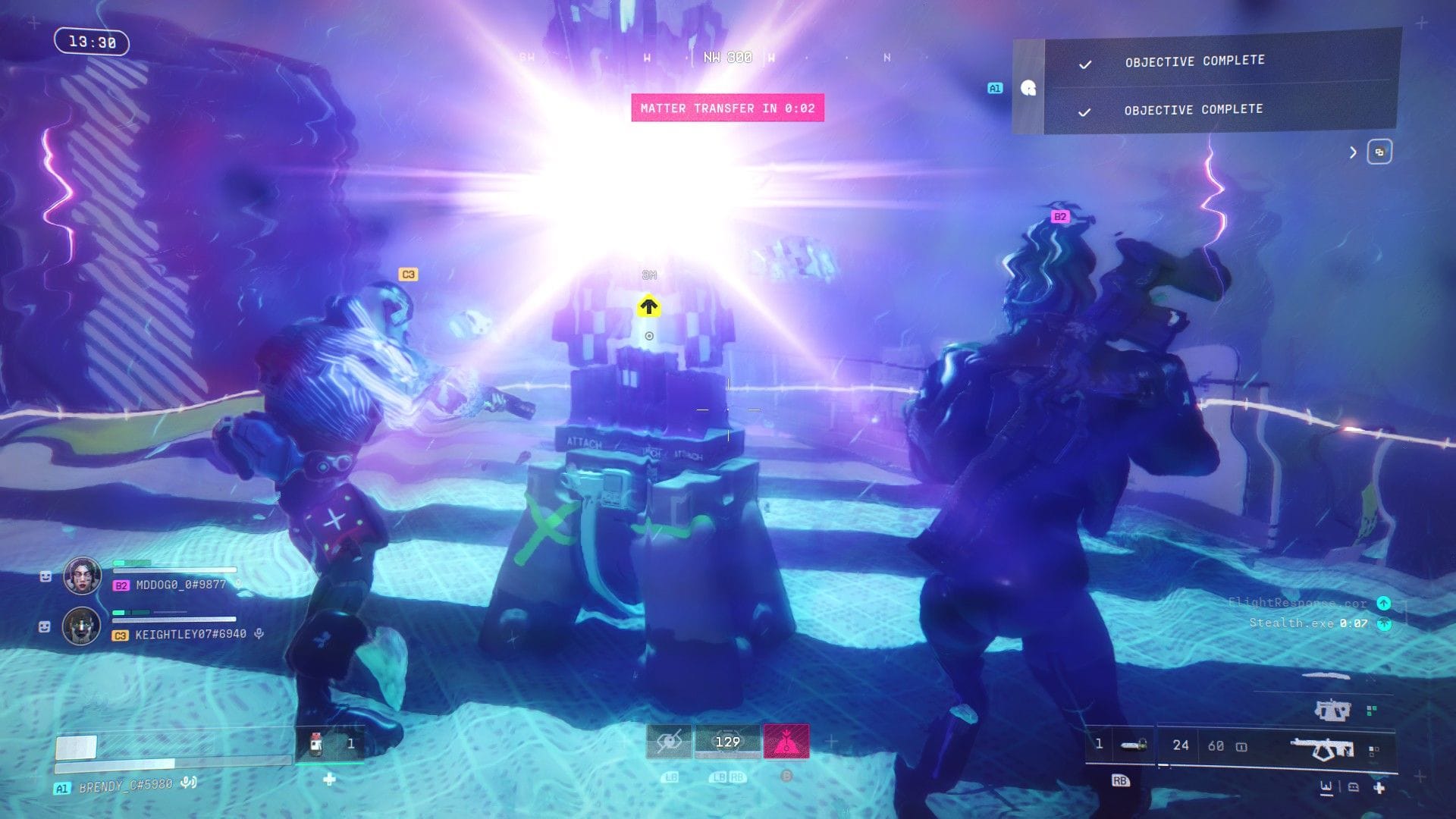Expand the chevron below the objectives panel
Viewport: 1456px width, 819px height.
(x=1353, y=152)
